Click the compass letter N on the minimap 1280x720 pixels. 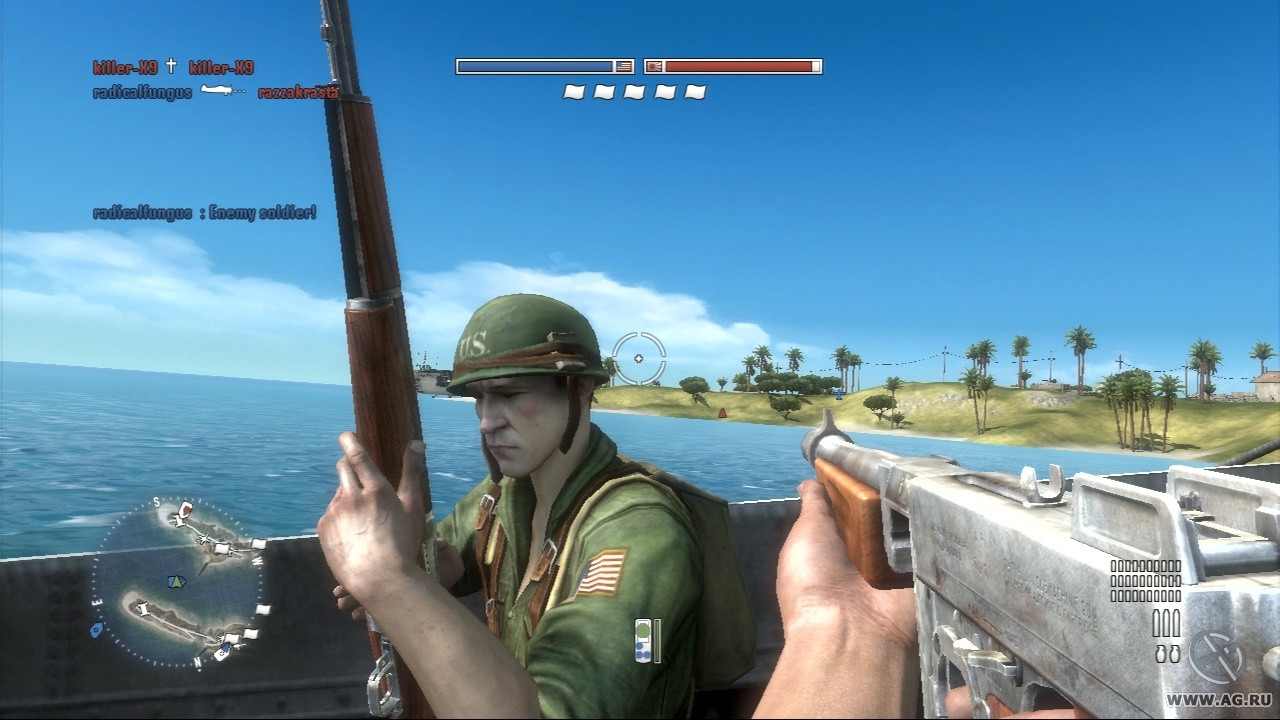pos(197,660)
